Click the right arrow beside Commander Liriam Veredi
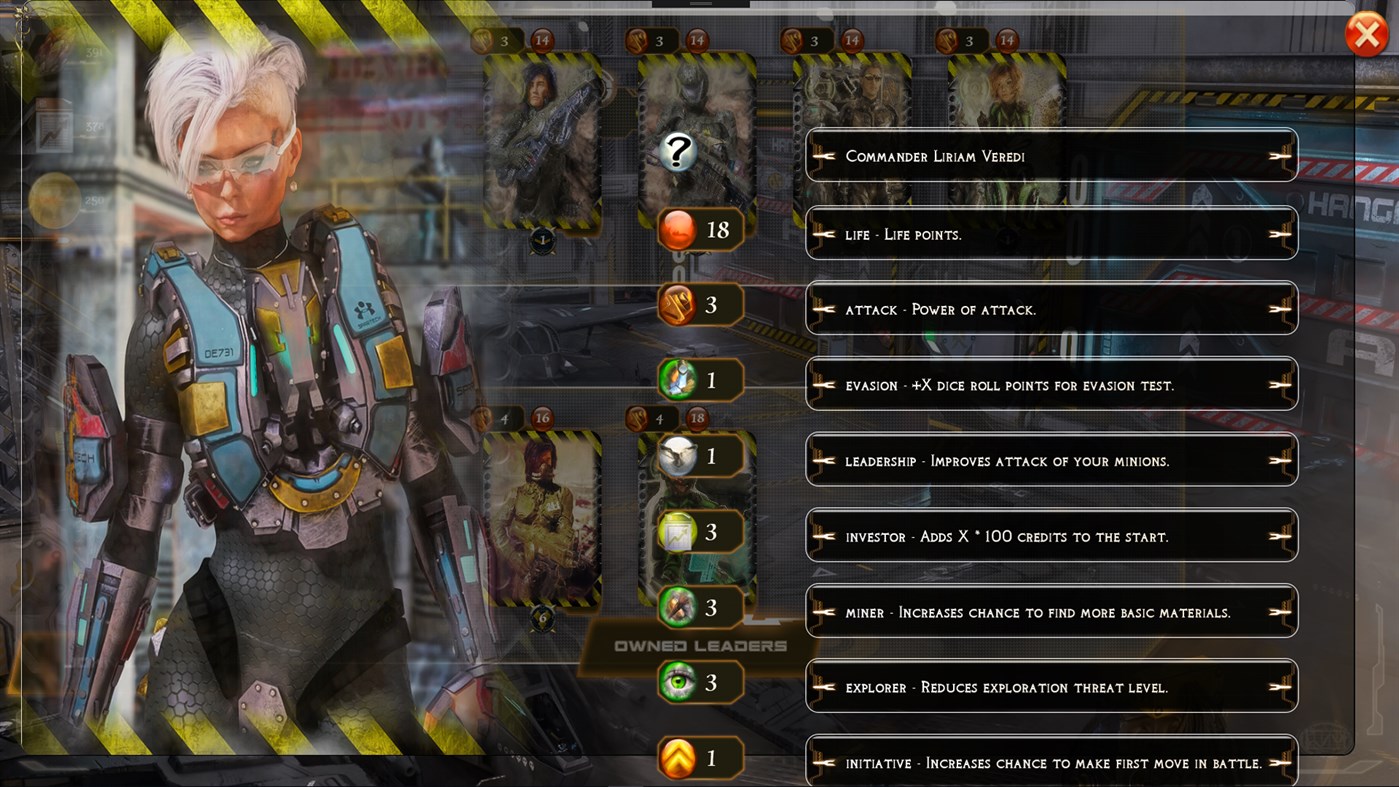The image size is (1399, 787). (1278, 156)
